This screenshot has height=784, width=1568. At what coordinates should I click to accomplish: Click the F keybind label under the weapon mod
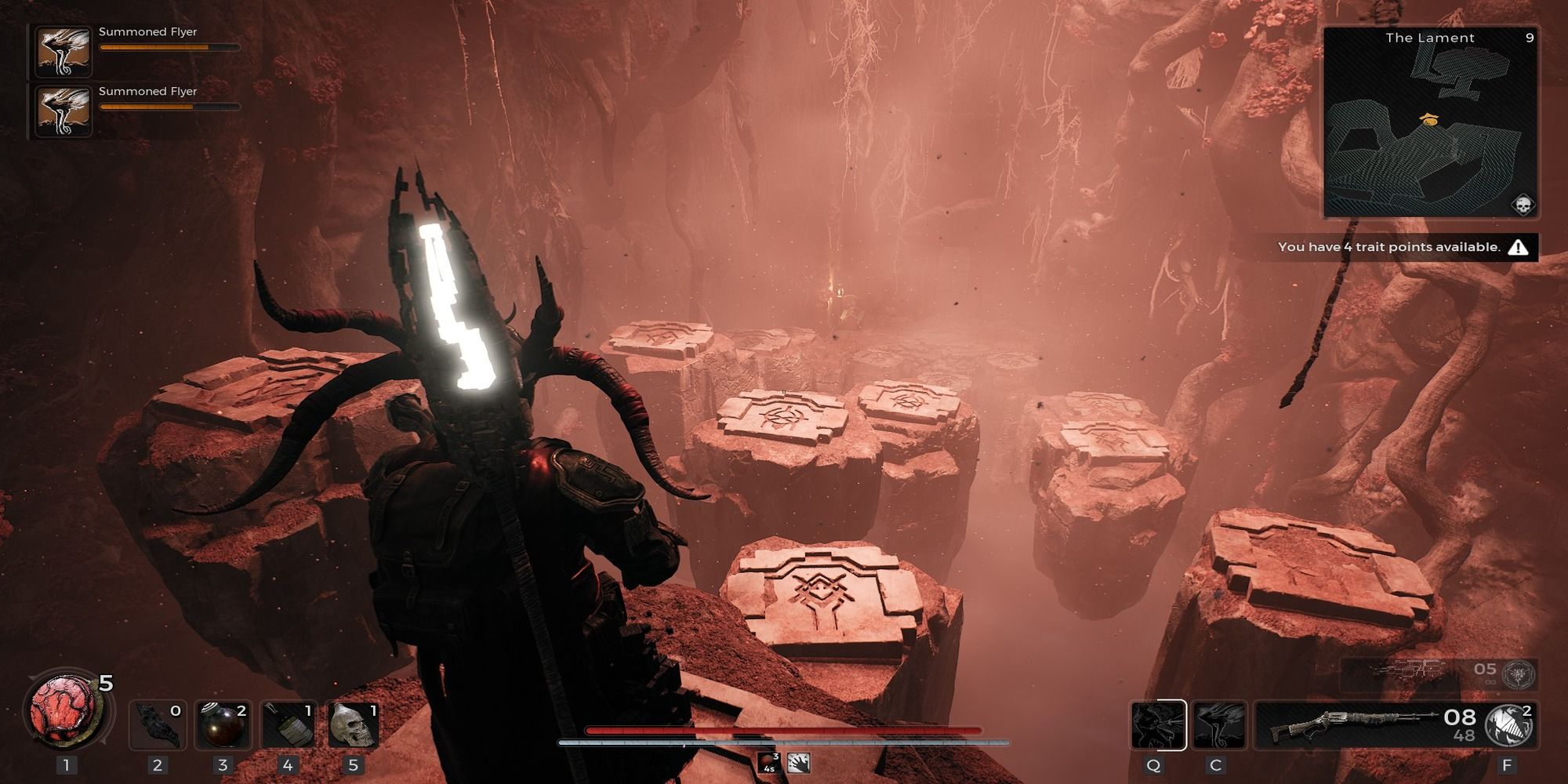[x=1507, y=765]
